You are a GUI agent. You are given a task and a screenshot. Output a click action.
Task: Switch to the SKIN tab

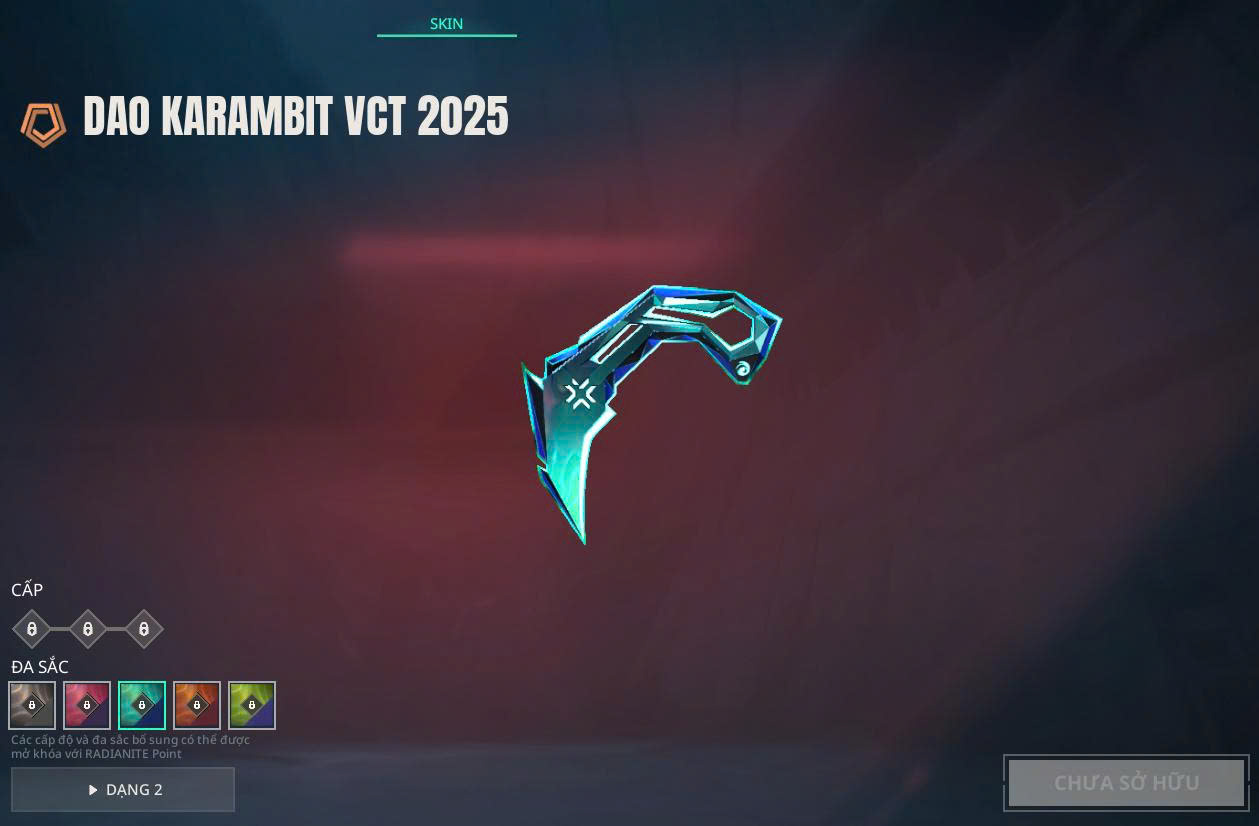(446, 24)
